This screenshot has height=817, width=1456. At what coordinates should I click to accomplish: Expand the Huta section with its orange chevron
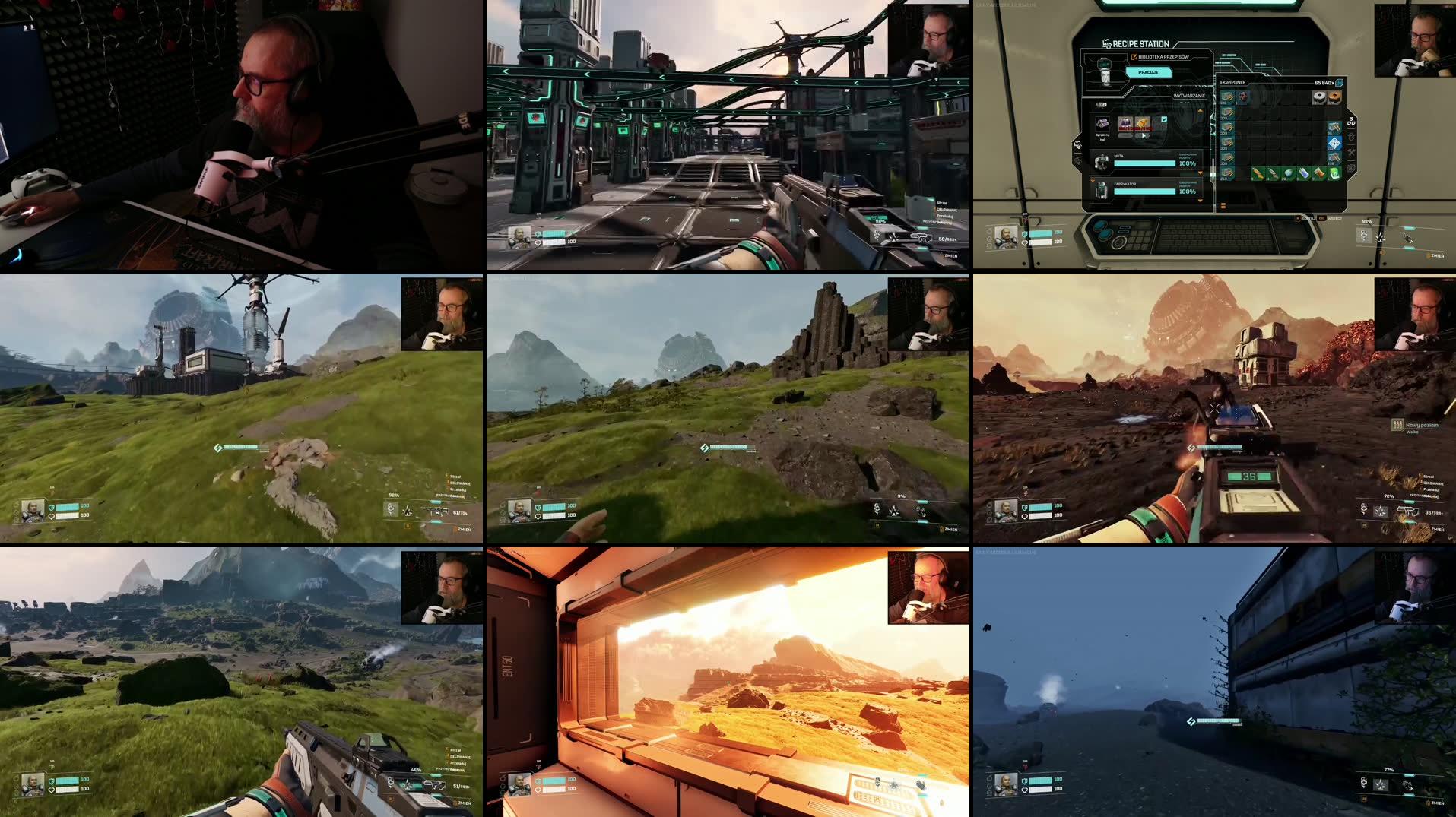(1200, 173)
